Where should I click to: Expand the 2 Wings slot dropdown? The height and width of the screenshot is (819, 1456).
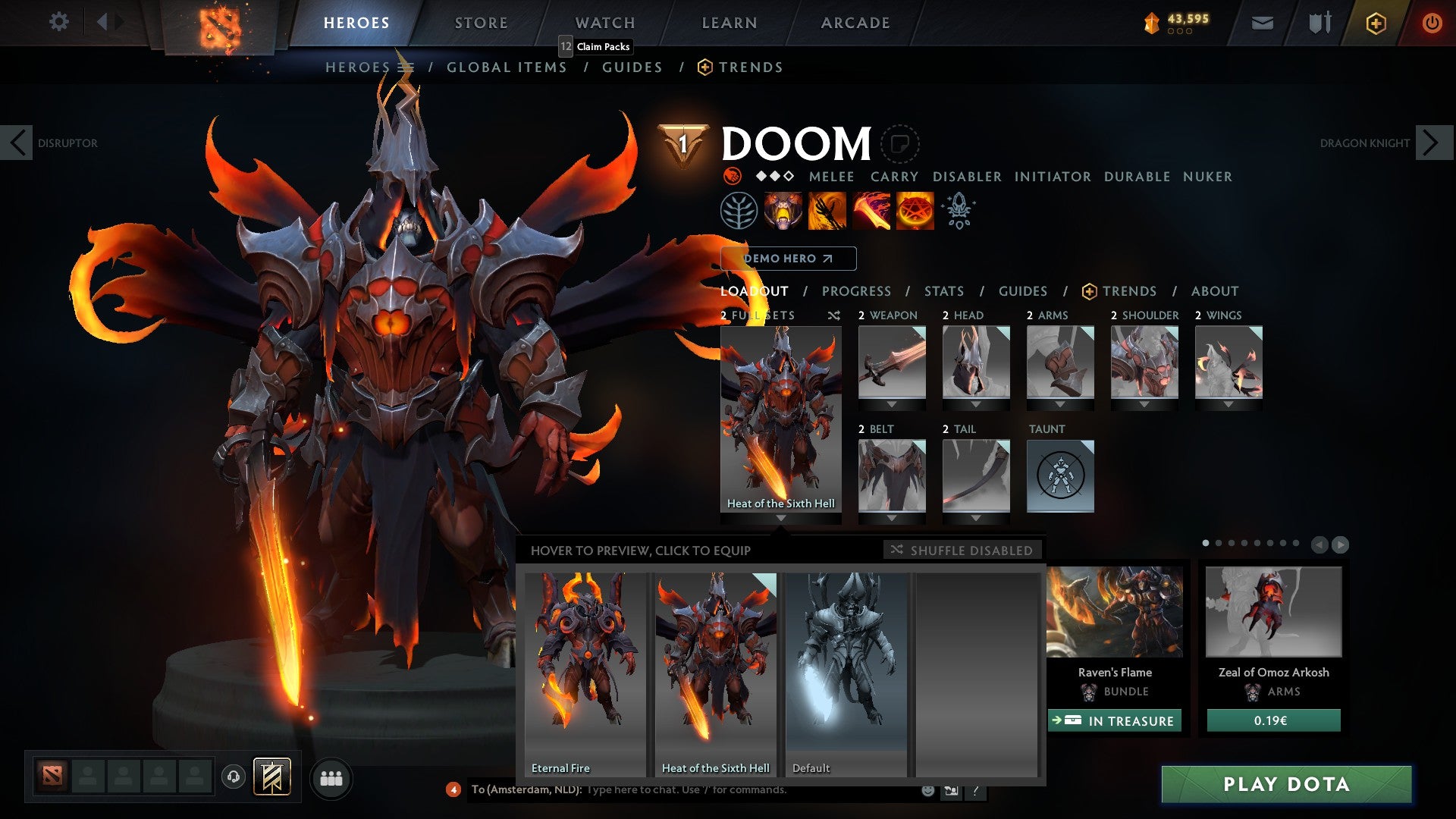(1228, 404)
